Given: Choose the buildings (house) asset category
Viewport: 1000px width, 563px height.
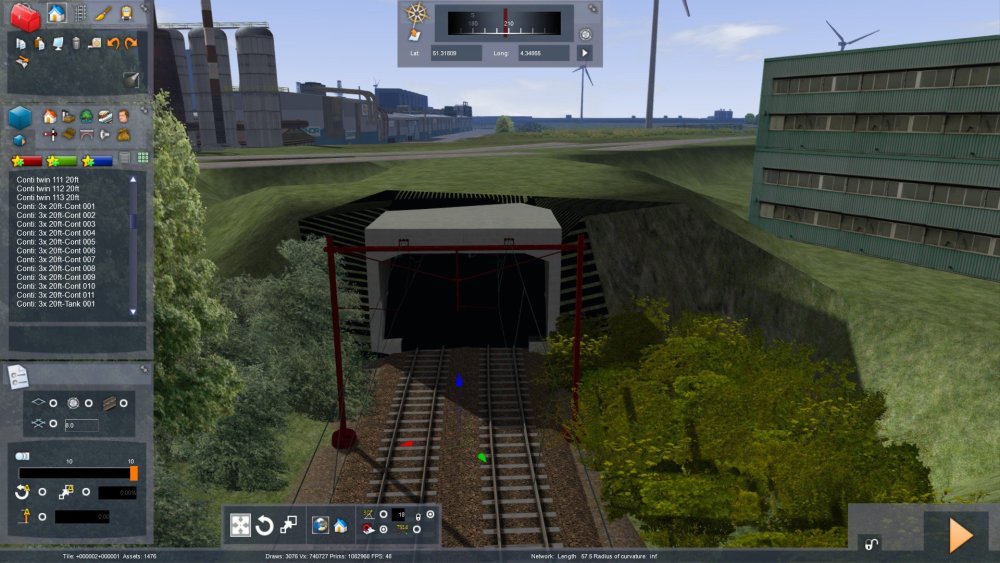Looking at the screenshot, I should (x=50, y=116).
